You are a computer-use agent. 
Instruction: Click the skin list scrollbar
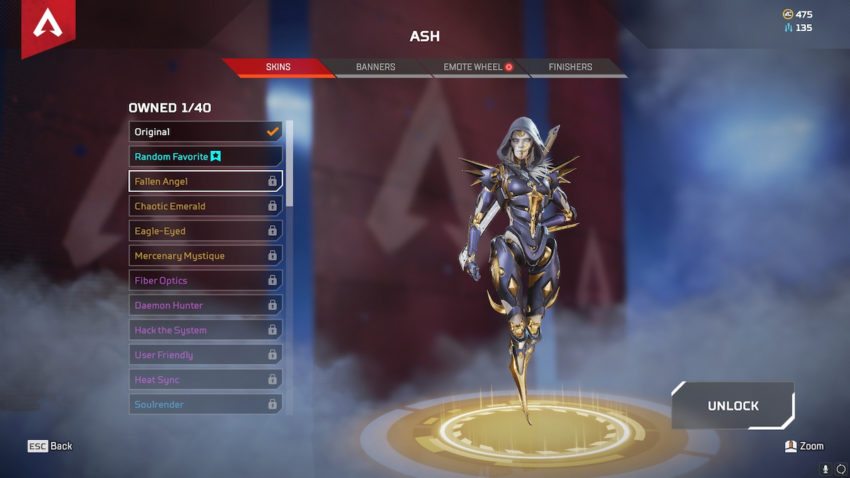[290, 165]
